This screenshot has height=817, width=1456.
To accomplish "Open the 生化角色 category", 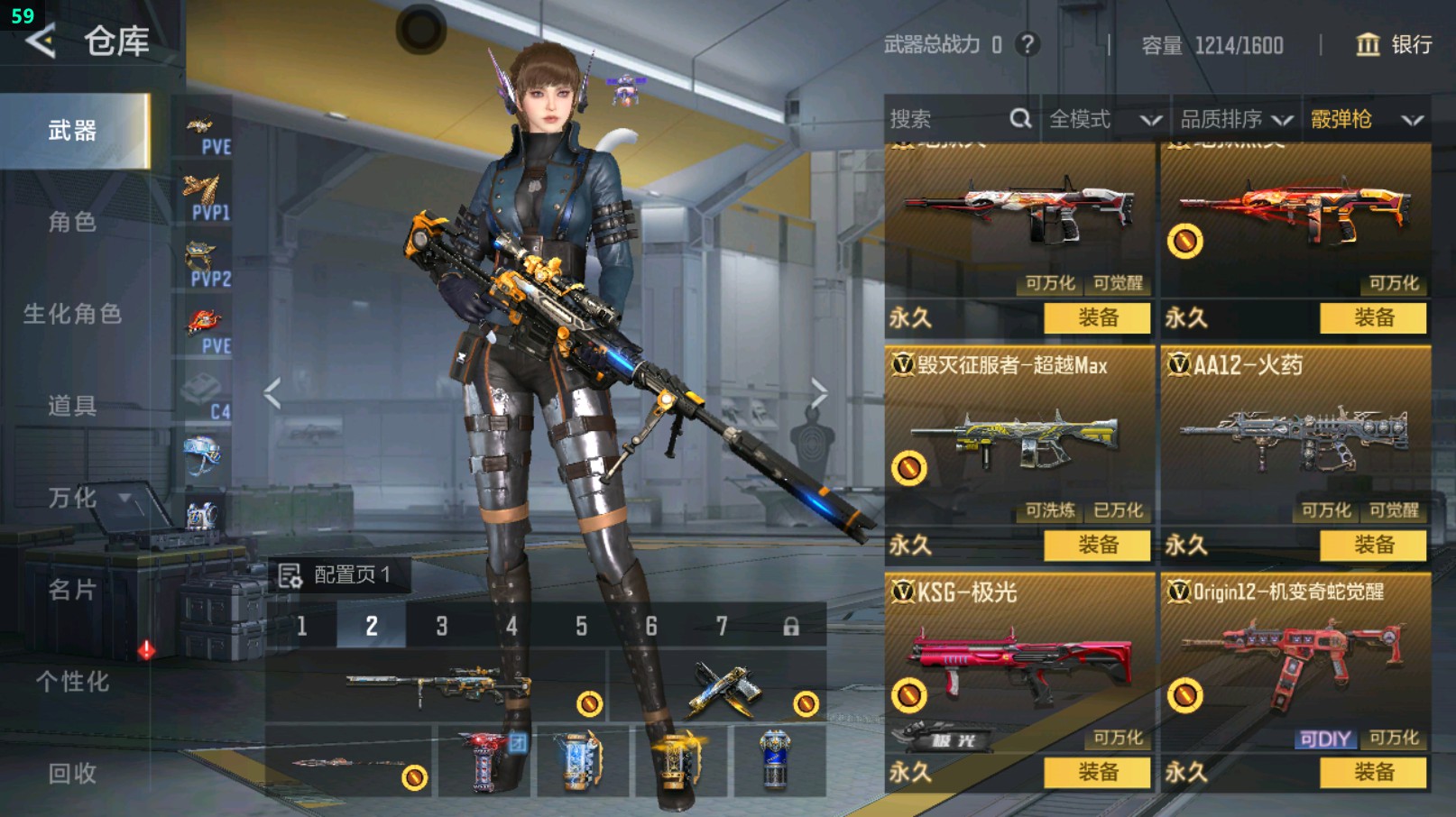I will (x=72, y=314).
